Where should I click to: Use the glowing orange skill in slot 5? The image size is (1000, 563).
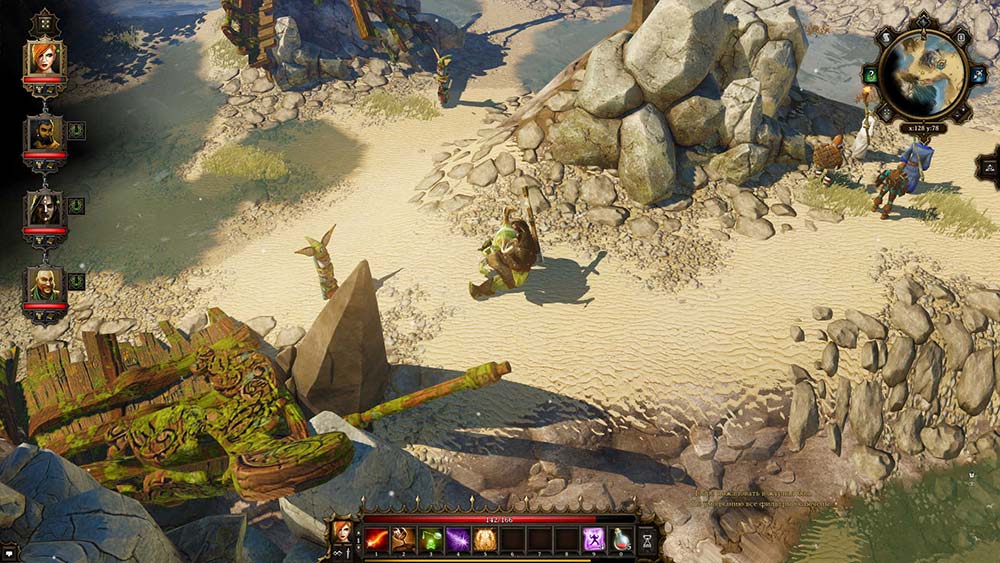point(485,540)
